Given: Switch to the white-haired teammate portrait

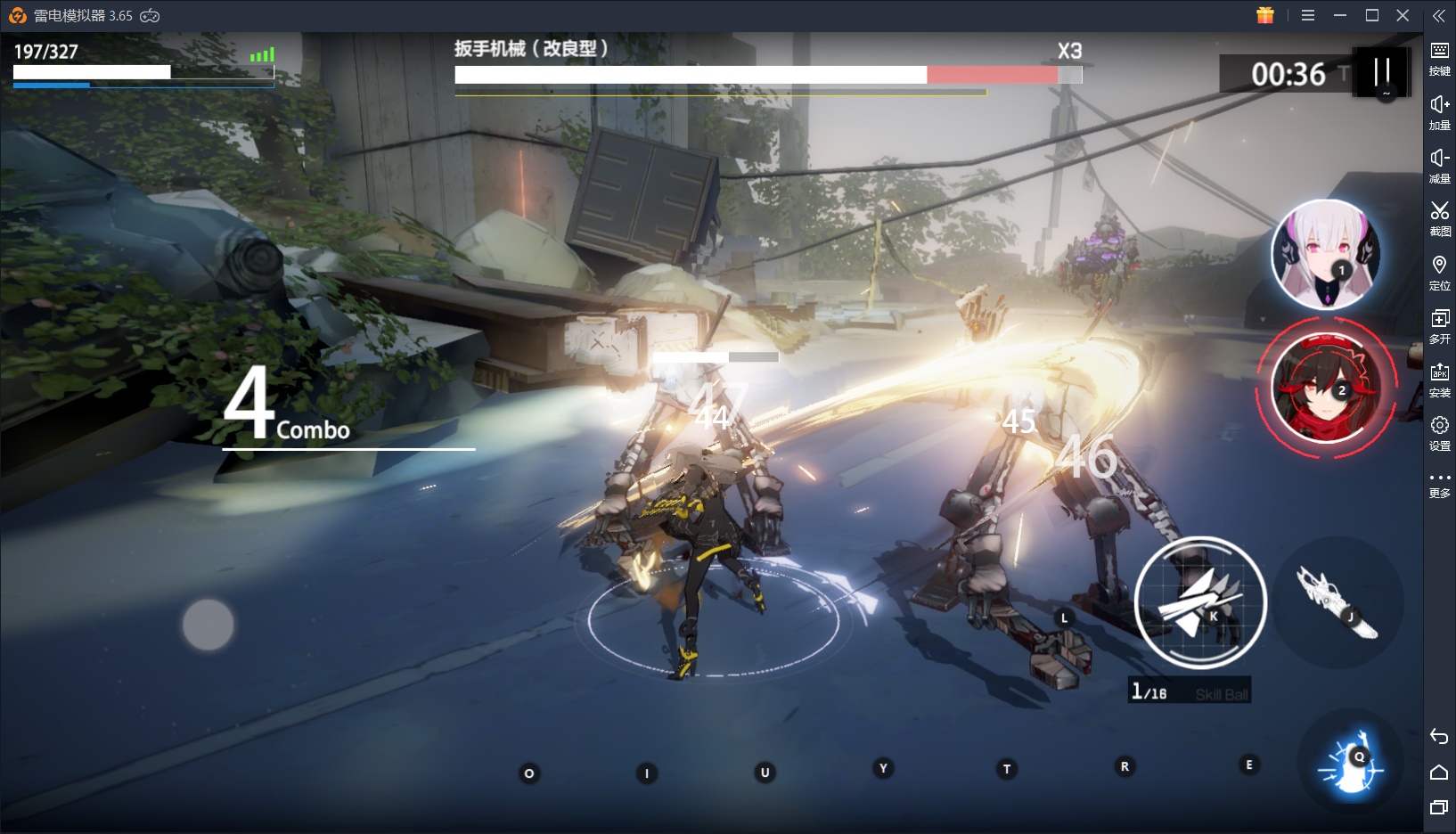Looking at the screenshot, I should pos(1325,254).
